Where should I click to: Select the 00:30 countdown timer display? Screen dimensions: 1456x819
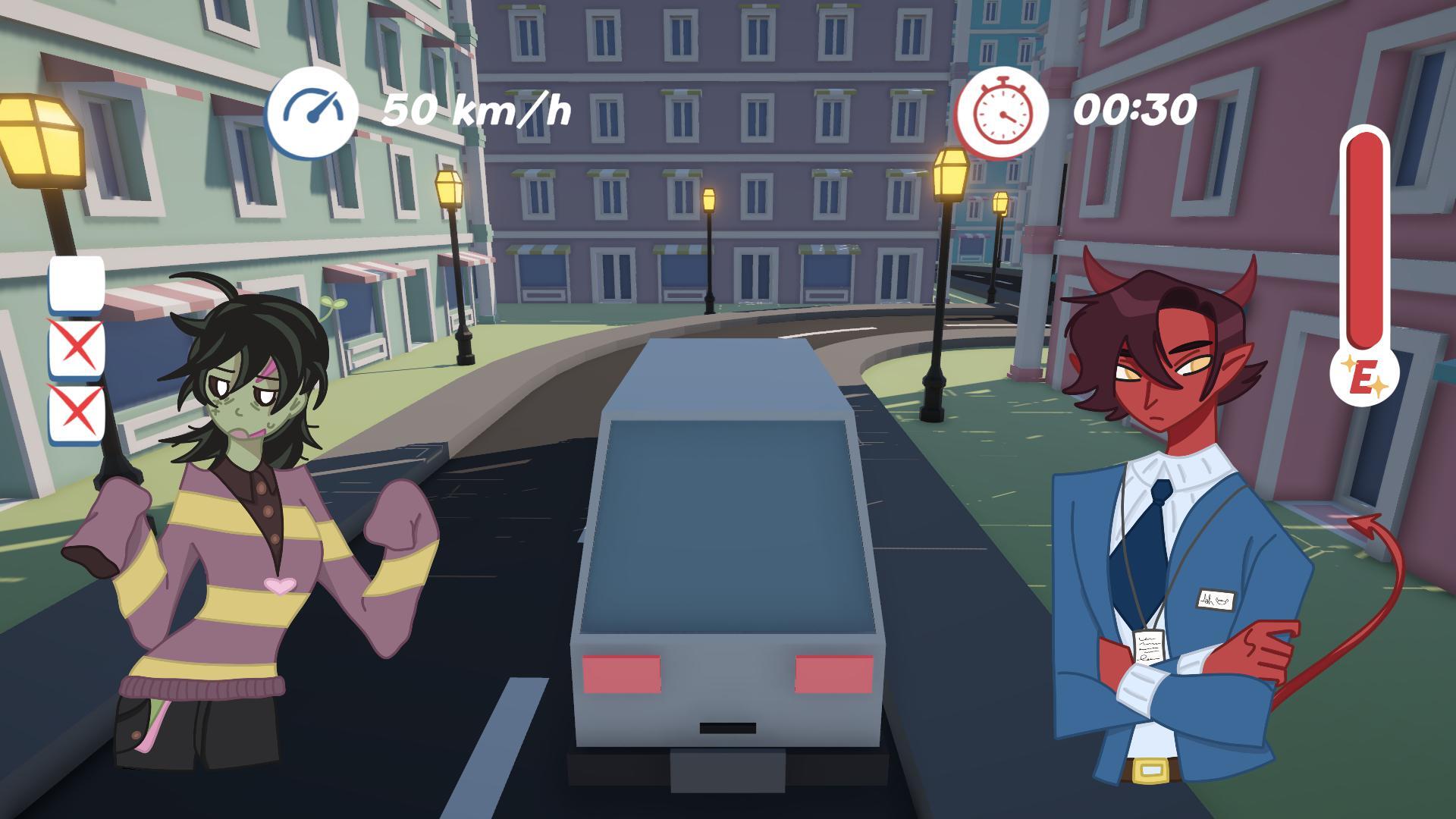point(1135,111)
